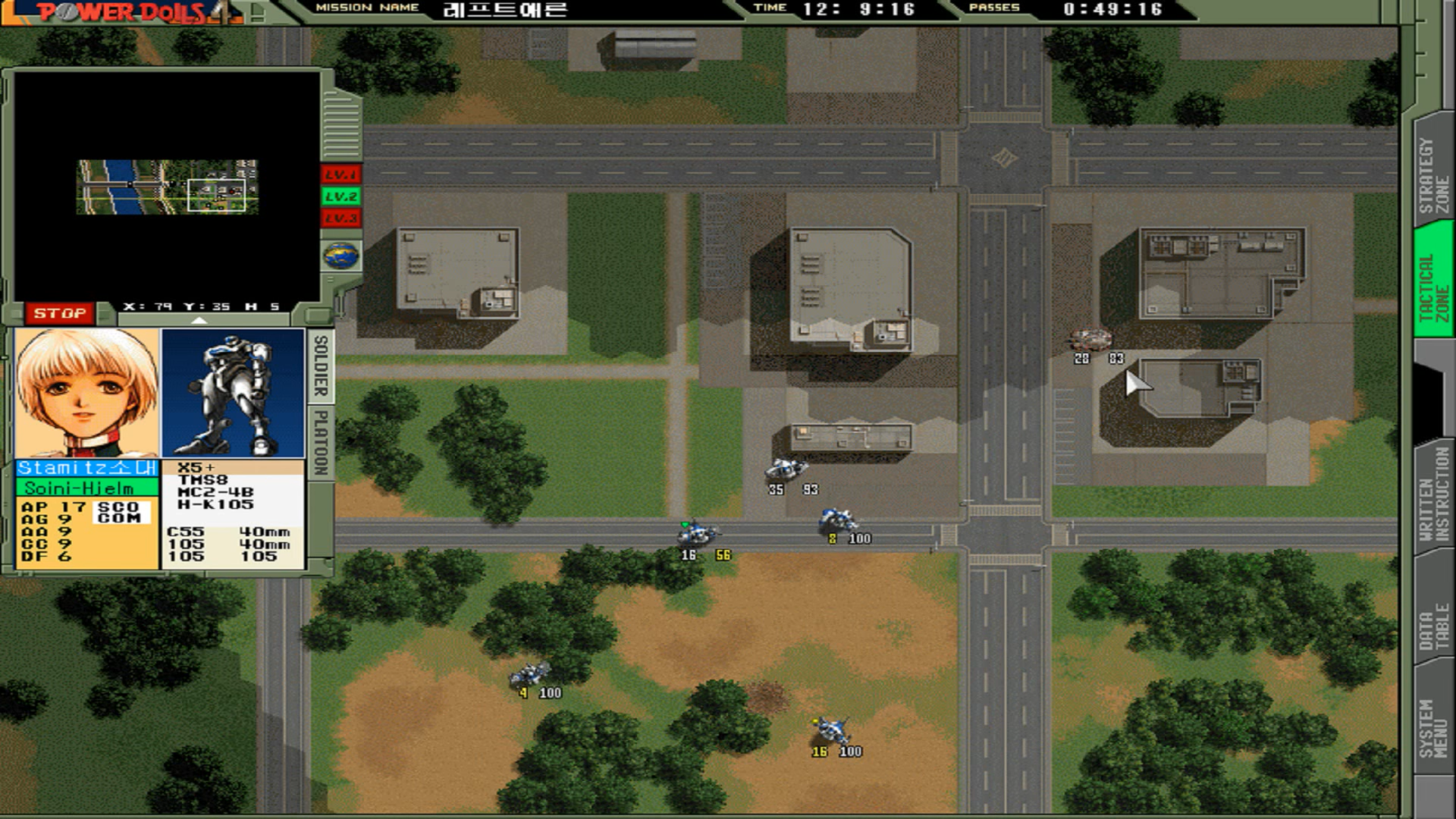Switch to the PLATOON tab
This screenshot has height=819, width=1456.
pyautogui.click(x=321, y=442)
